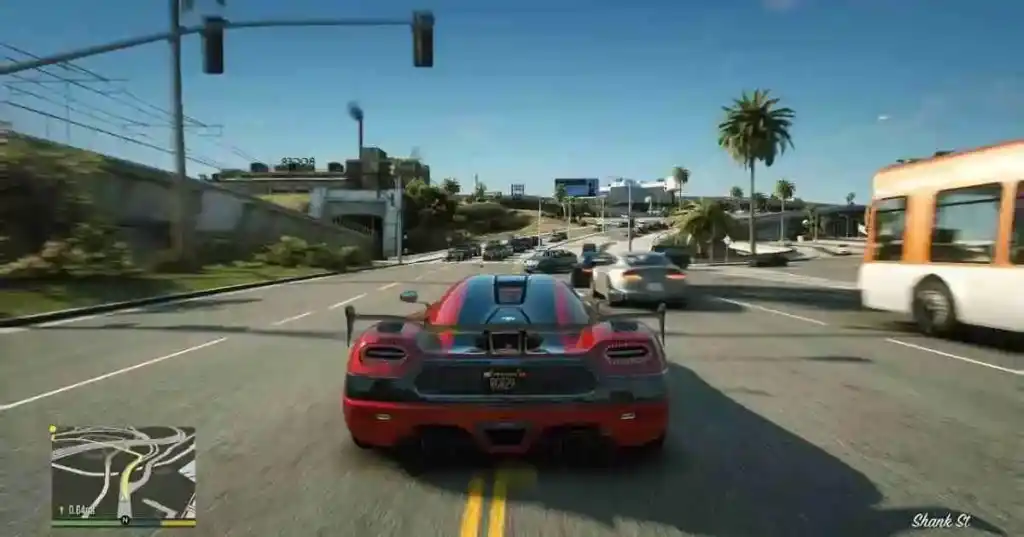This screenshot has height=537, width=1024.
Task: Click the north compass marker on minimap
Action: coord(125,519)
